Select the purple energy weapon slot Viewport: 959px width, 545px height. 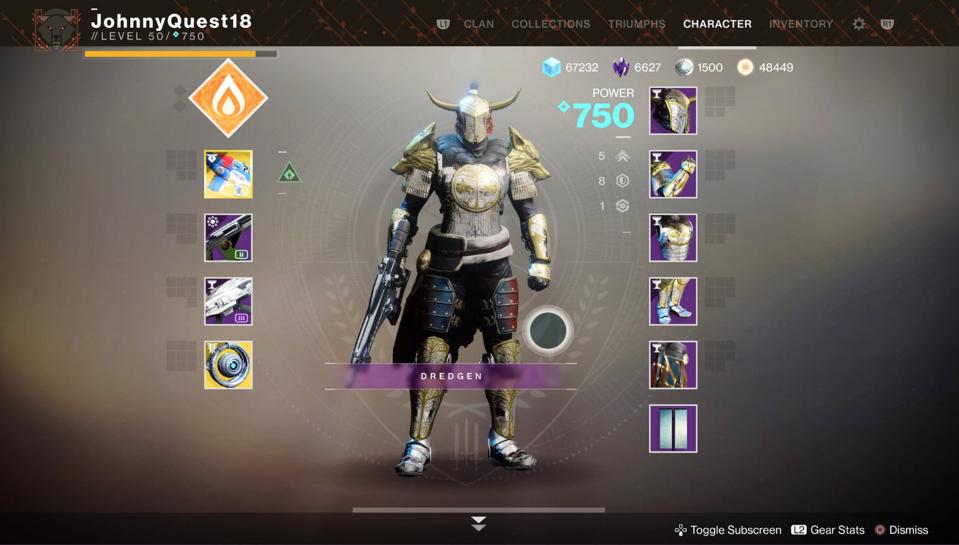pos(228,238)
